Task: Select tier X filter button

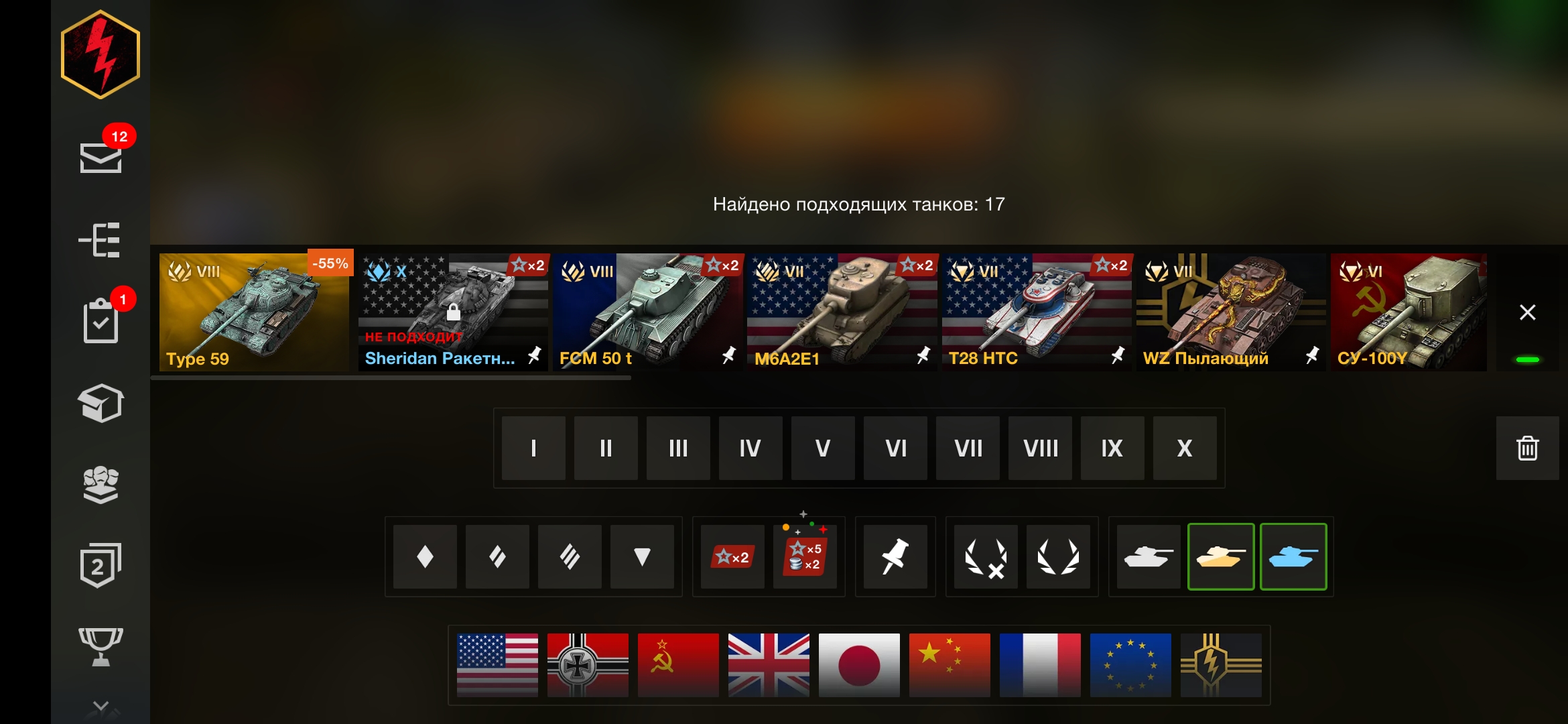Action: [x=1184, y=448]
